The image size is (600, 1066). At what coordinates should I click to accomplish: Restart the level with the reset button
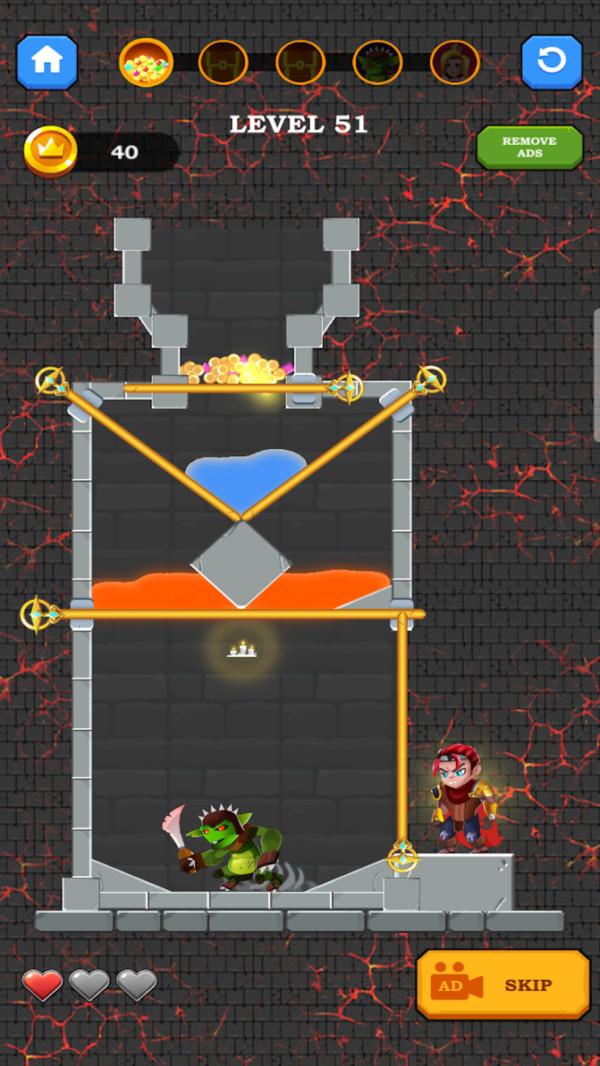[x=551, y=62]
